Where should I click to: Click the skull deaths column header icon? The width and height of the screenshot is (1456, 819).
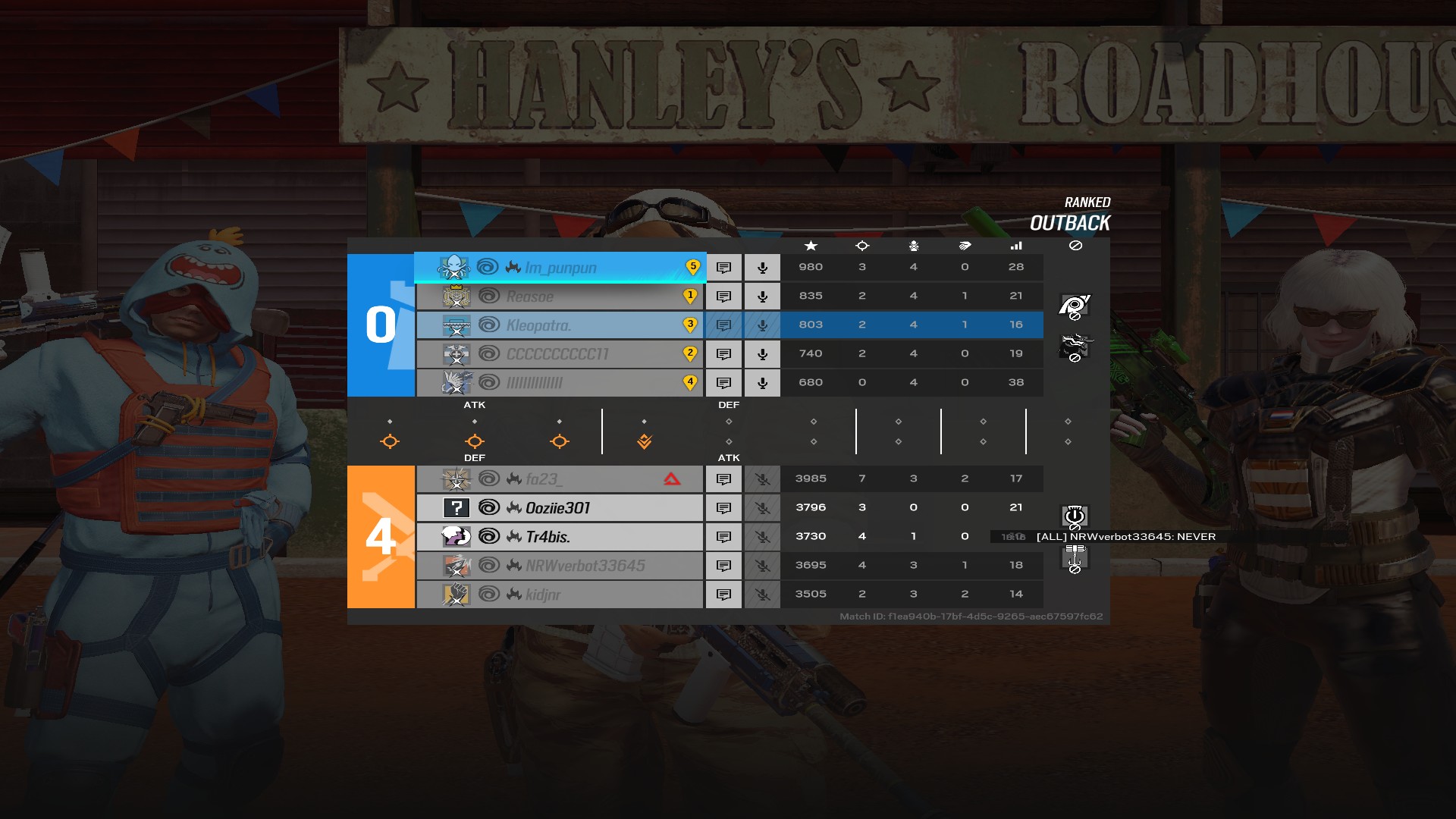[913, 246]
